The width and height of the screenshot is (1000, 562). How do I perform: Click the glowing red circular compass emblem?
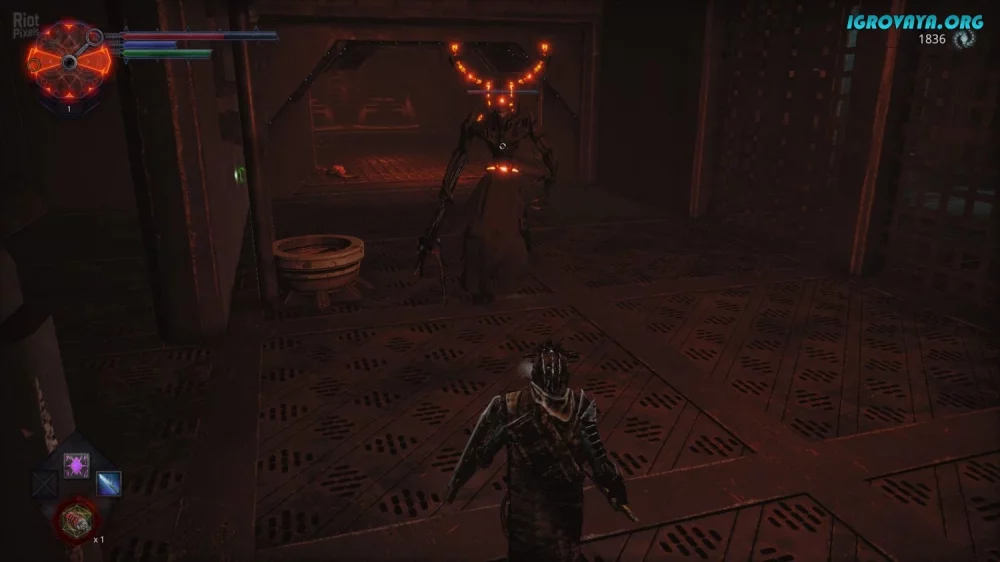68,58
